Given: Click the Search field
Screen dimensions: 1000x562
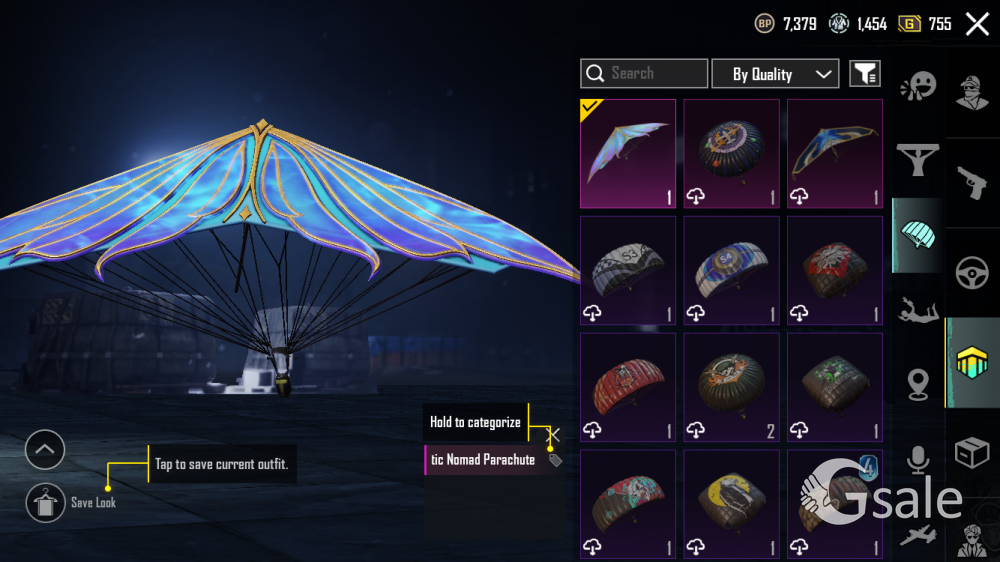Looking at the screenshot, I should coord(644,74).
